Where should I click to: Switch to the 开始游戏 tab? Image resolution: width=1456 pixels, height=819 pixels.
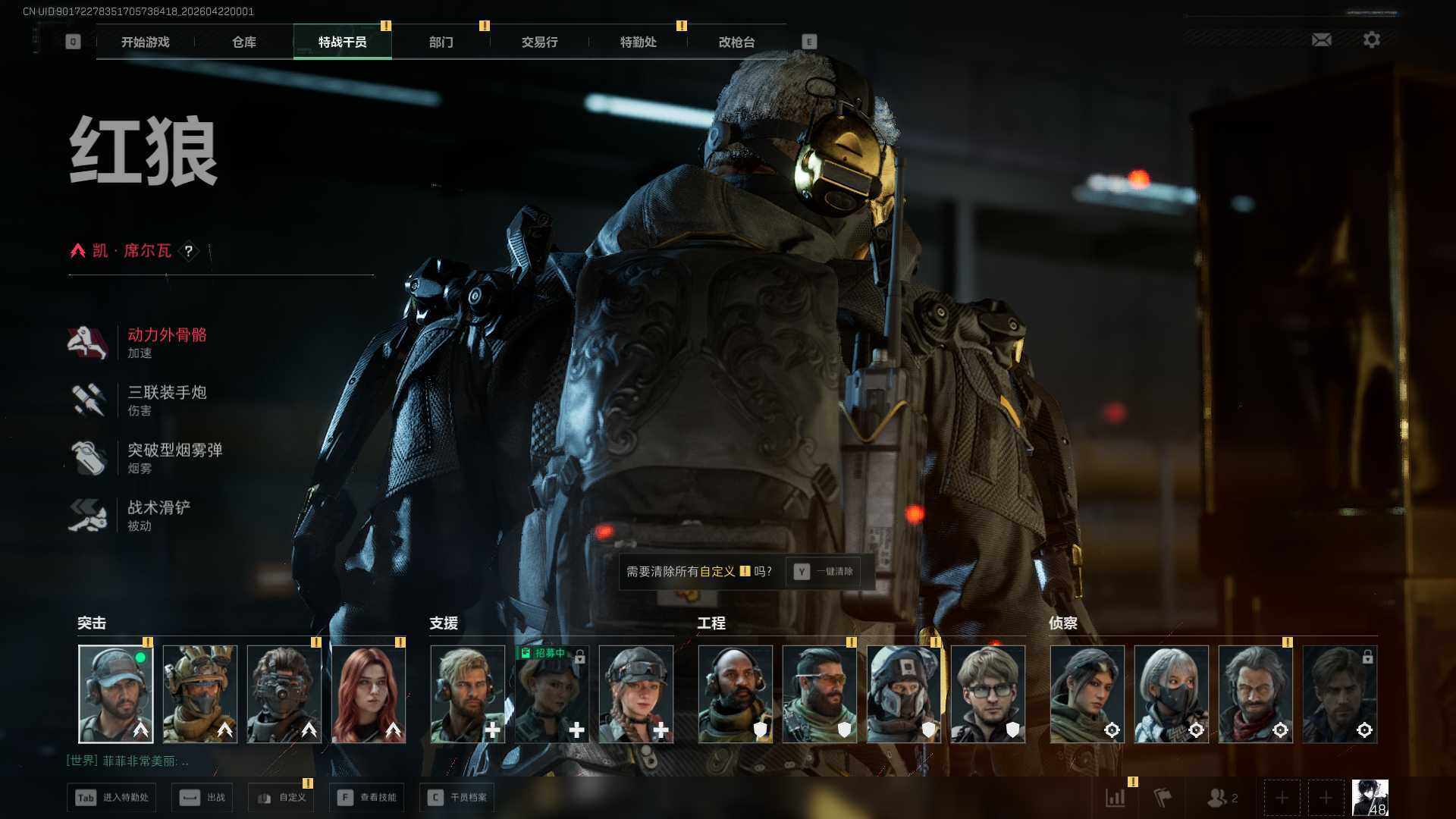pyautogui.click(x=146, y=42)
